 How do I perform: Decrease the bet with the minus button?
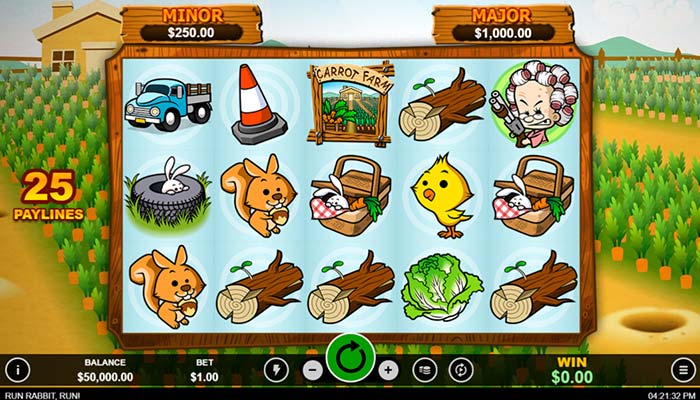(312, 369)
